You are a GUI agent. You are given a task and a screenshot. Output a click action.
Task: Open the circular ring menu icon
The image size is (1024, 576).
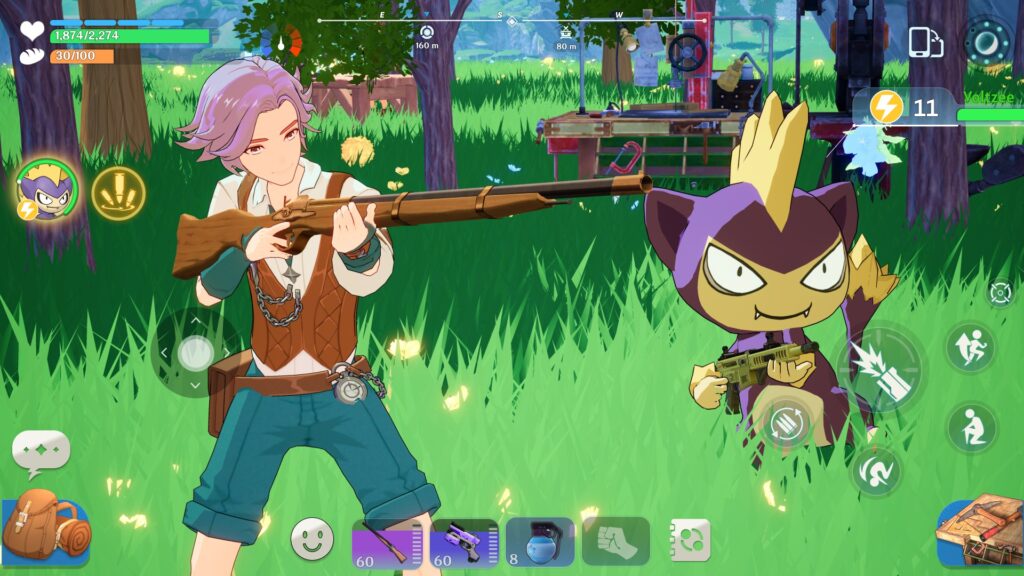[988, 41]
